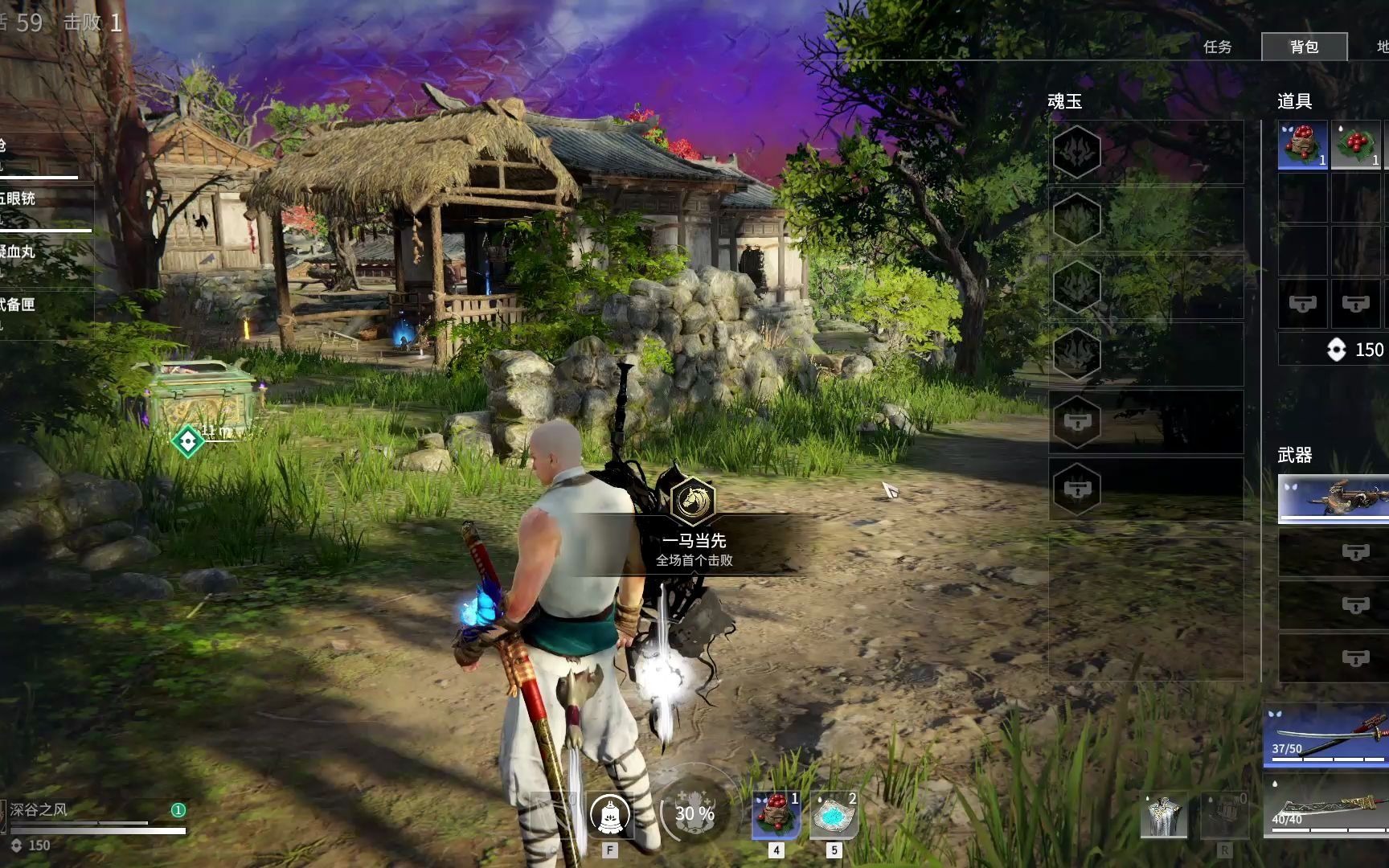This screenshot has width=1389, height=868.
Task: Select the white armor vest icon
Action: [1163, 816]
